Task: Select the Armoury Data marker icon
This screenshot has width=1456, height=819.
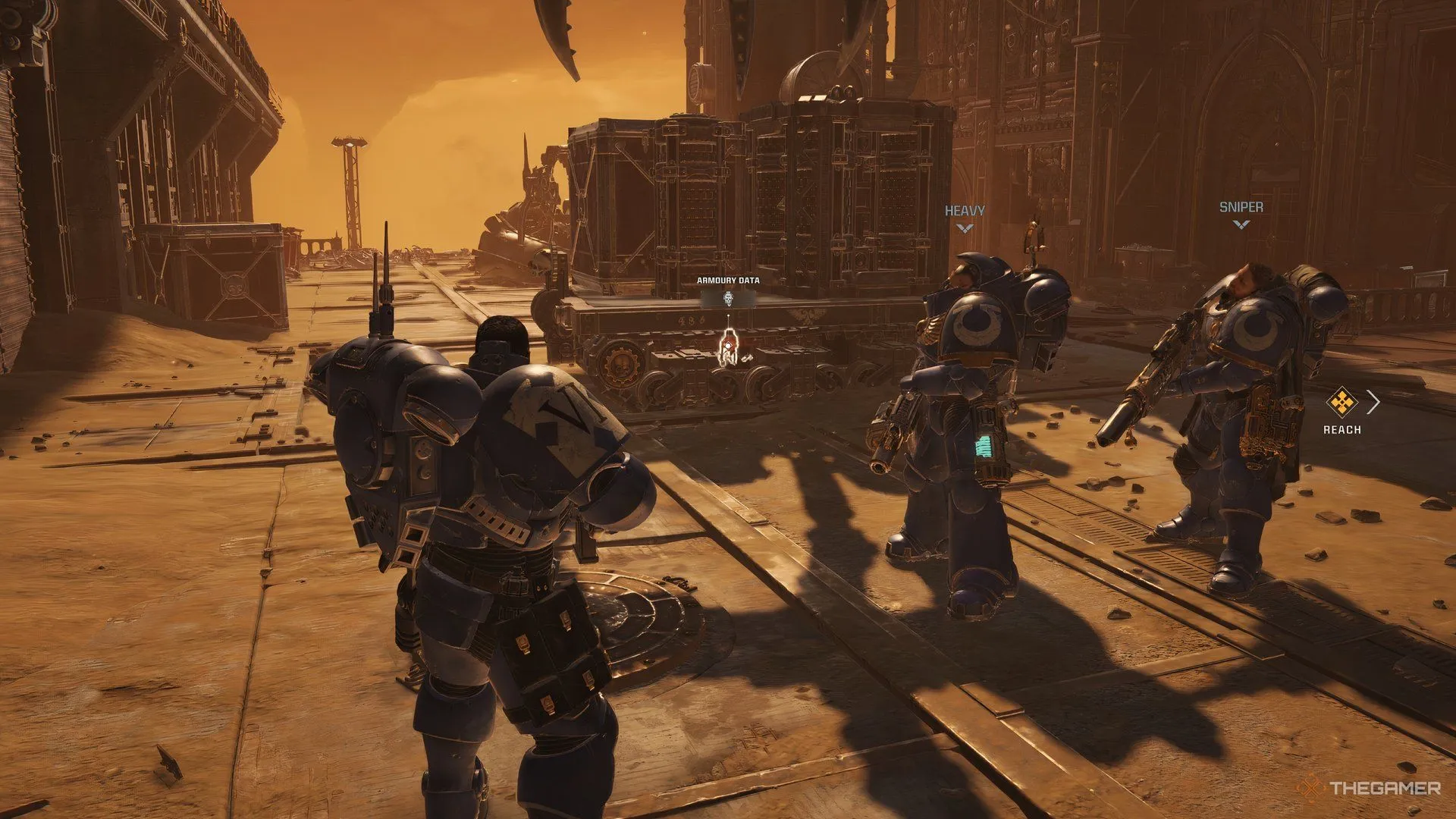Action: (x=728, y=298)
